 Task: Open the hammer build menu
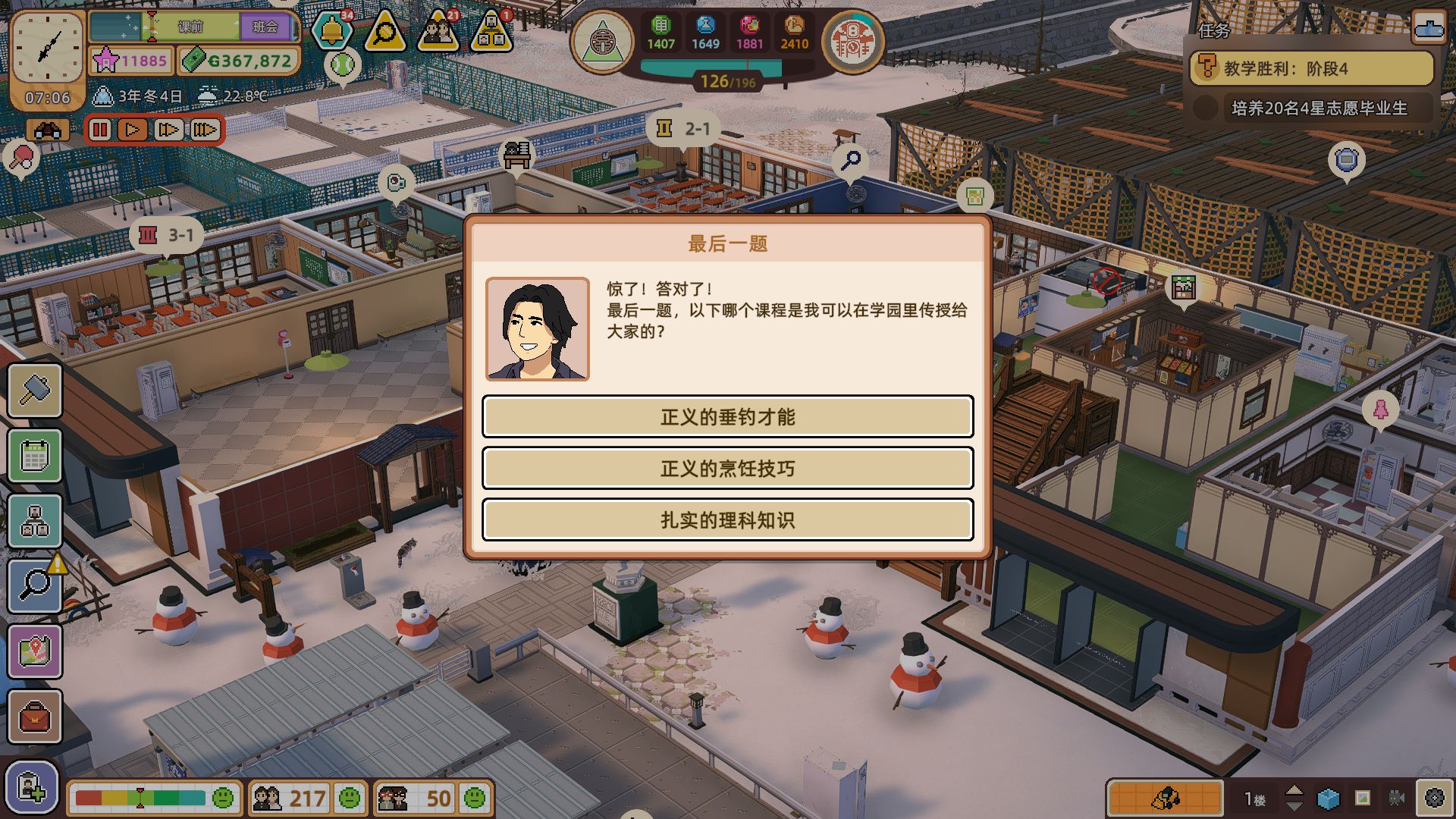(x=35, y=391)
